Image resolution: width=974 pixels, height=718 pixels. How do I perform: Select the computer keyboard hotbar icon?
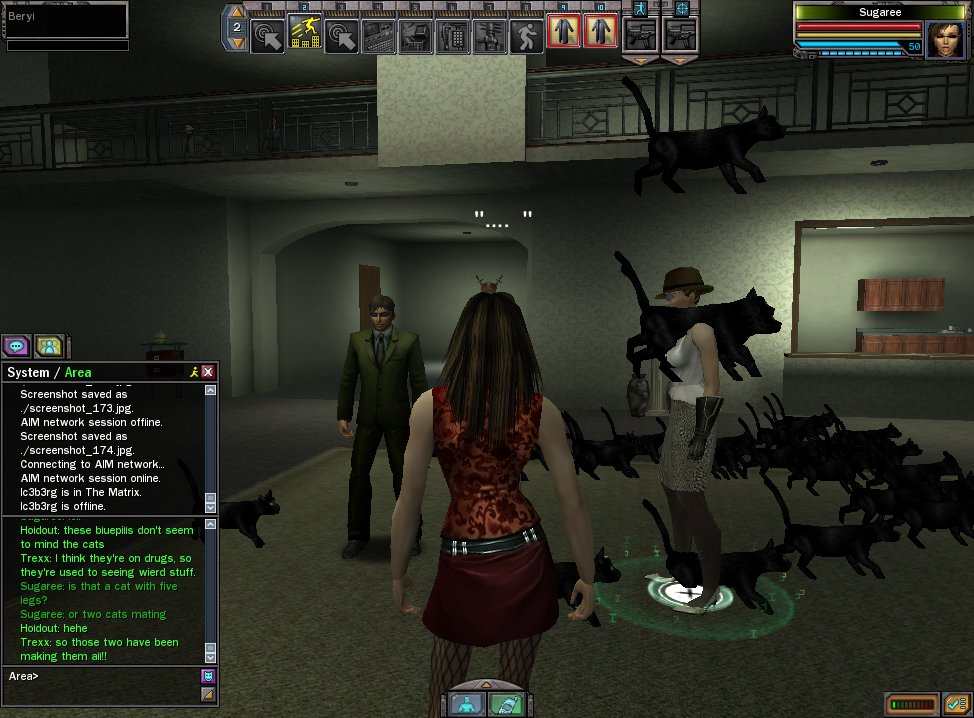[x=378, y=35]
